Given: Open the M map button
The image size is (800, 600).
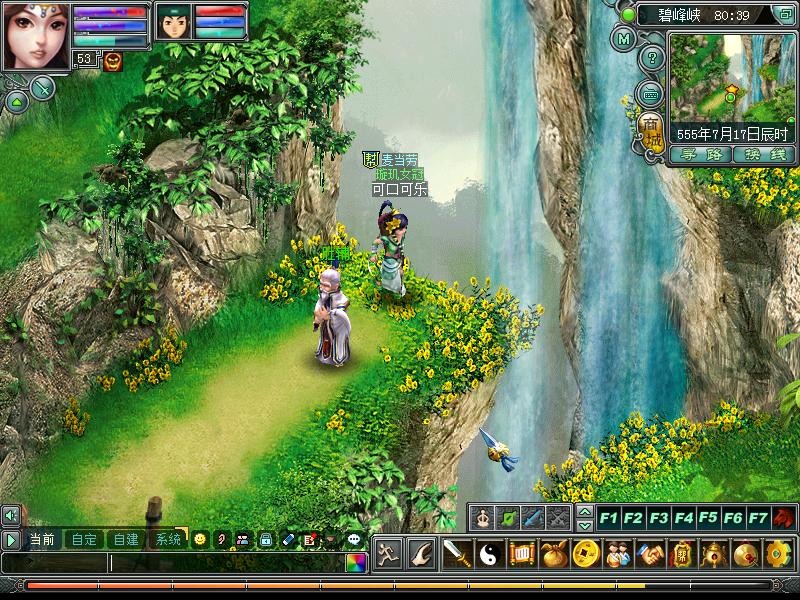Looking at the screenshot, I should pos(625,40).
